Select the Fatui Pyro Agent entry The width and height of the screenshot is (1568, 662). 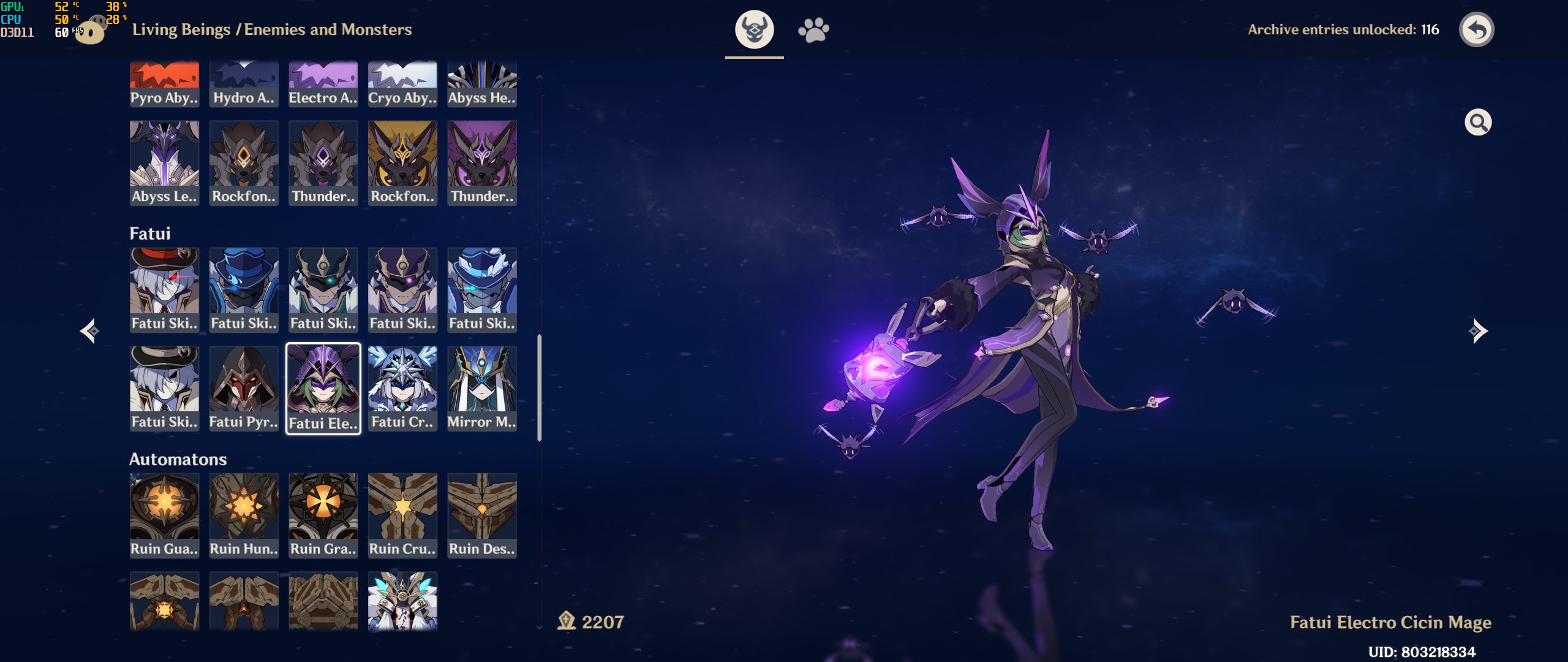tap(244, 388)
